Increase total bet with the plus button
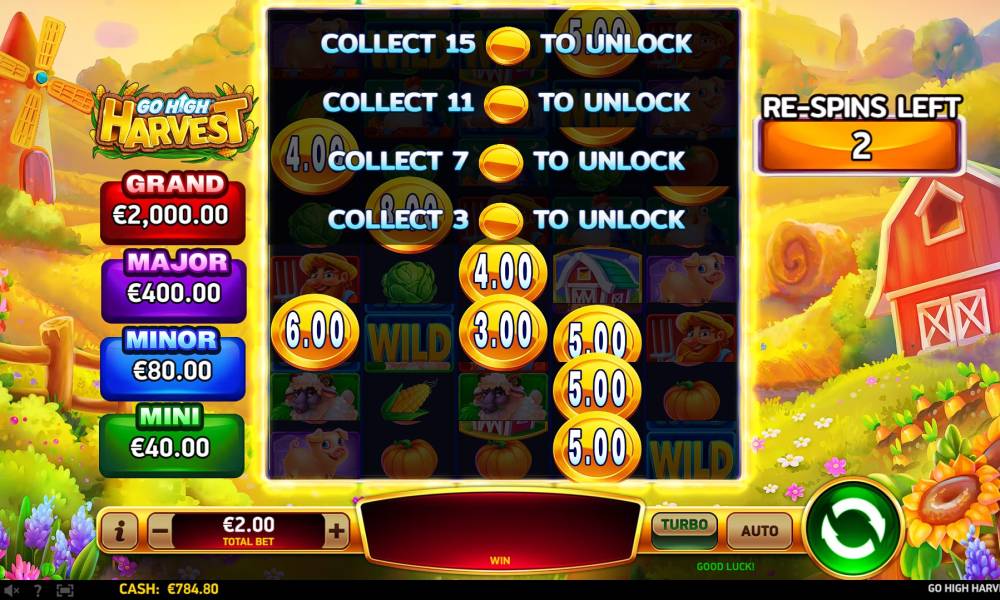This screenshot has height=600, width=1000. (x=337, y=532)
